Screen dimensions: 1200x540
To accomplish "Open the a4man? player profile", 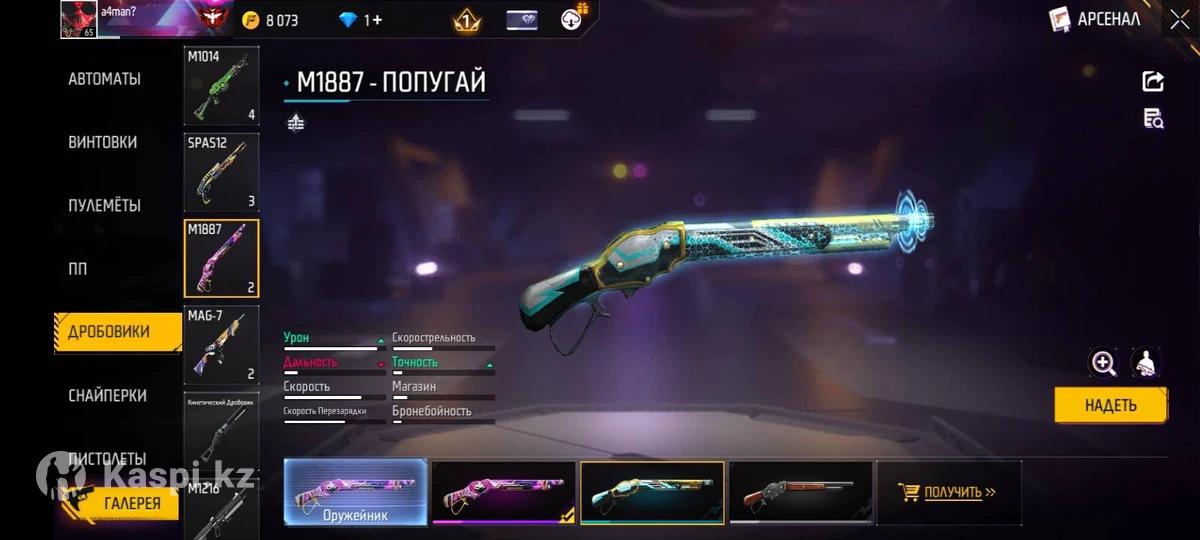I will point(80,19).
